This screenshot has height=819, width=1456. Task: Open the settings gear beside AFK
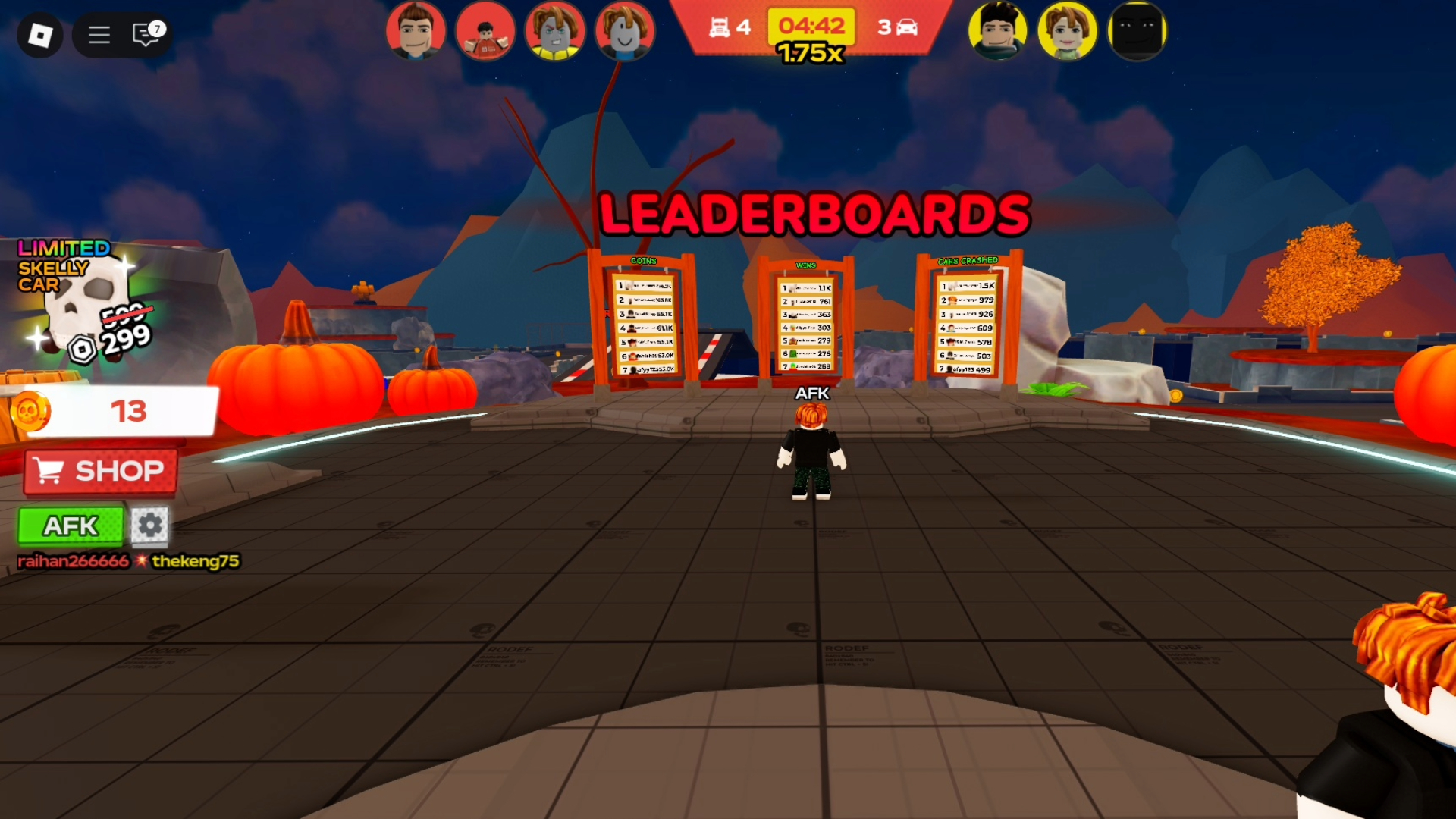149,526
